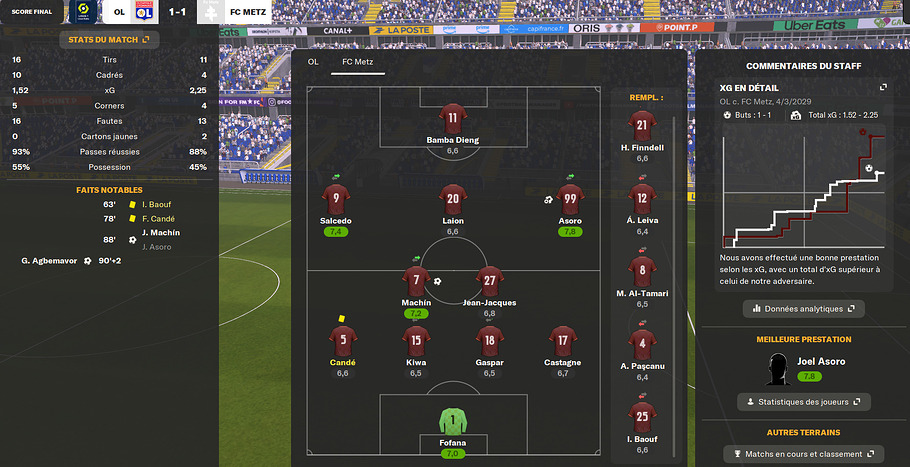The height and width of the screenshot is (467, 910).
Task: Pick goalkeeper Fofana
Action: 453,420
